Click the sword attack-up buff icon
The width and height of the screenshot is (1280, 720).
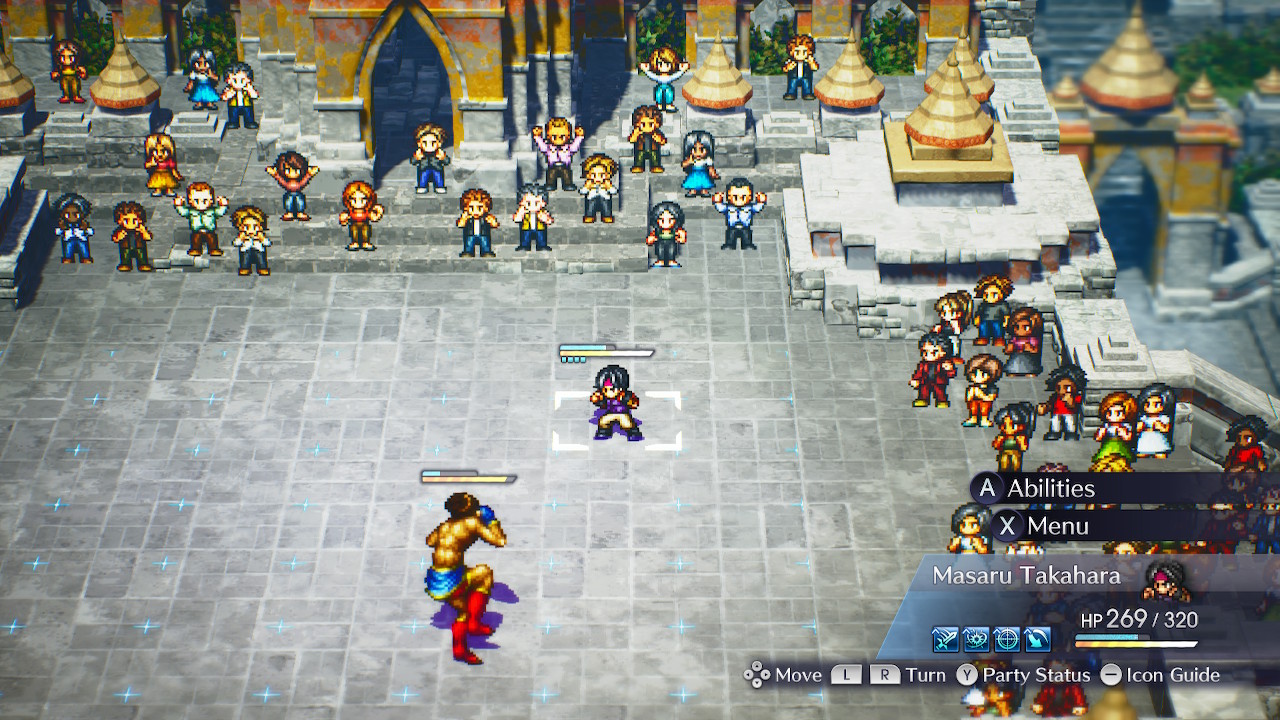pos(946,640)
